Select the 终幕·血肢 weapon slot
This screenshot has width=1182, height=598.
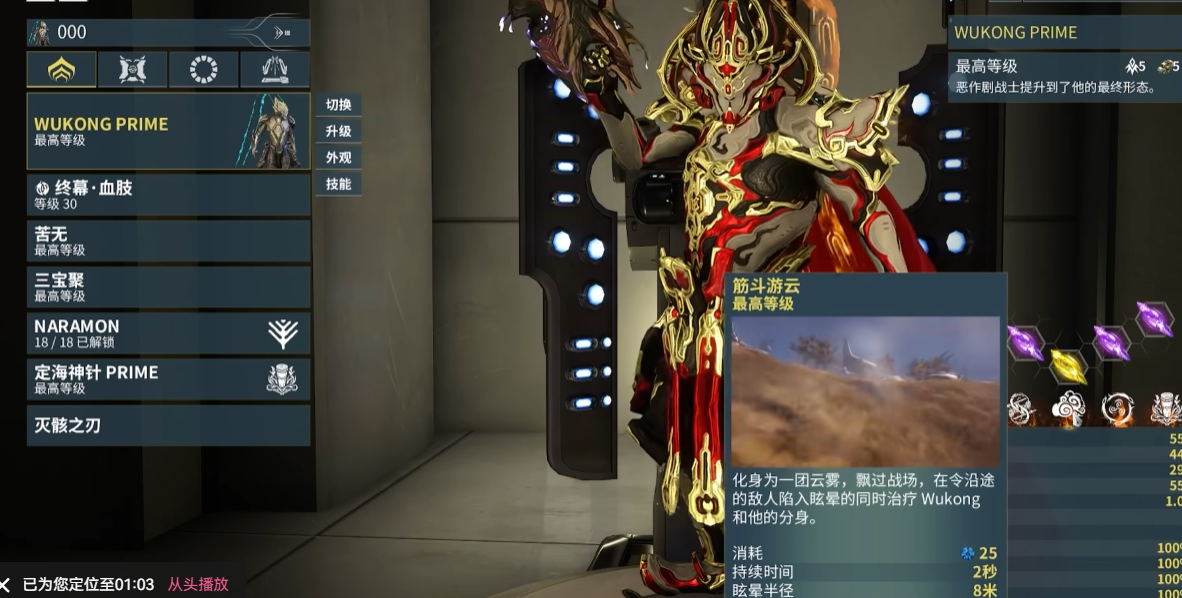tap(168, 195)
